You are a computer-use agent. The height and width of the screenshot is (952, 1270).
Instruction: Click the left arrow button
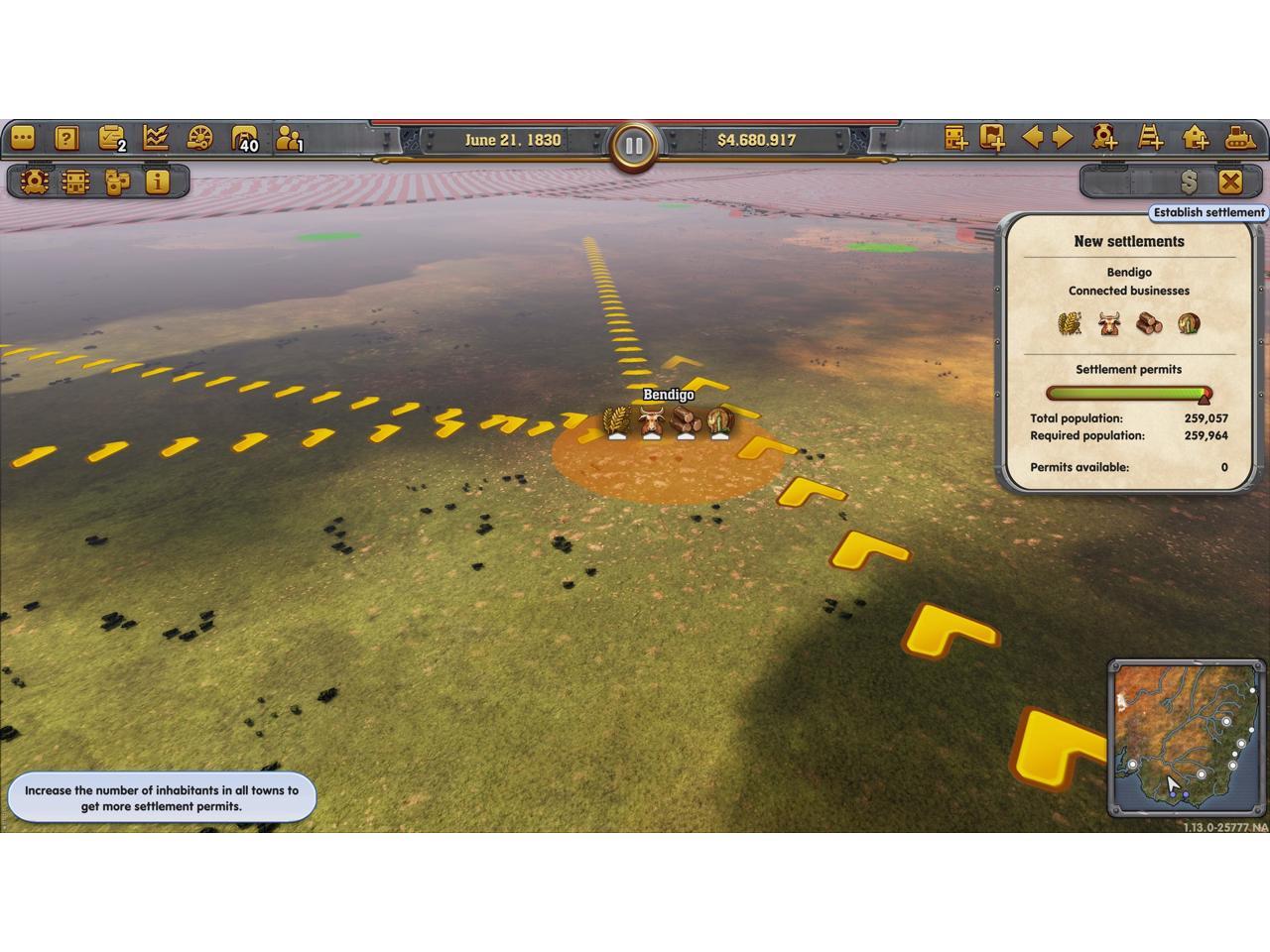click(1032, 137)
